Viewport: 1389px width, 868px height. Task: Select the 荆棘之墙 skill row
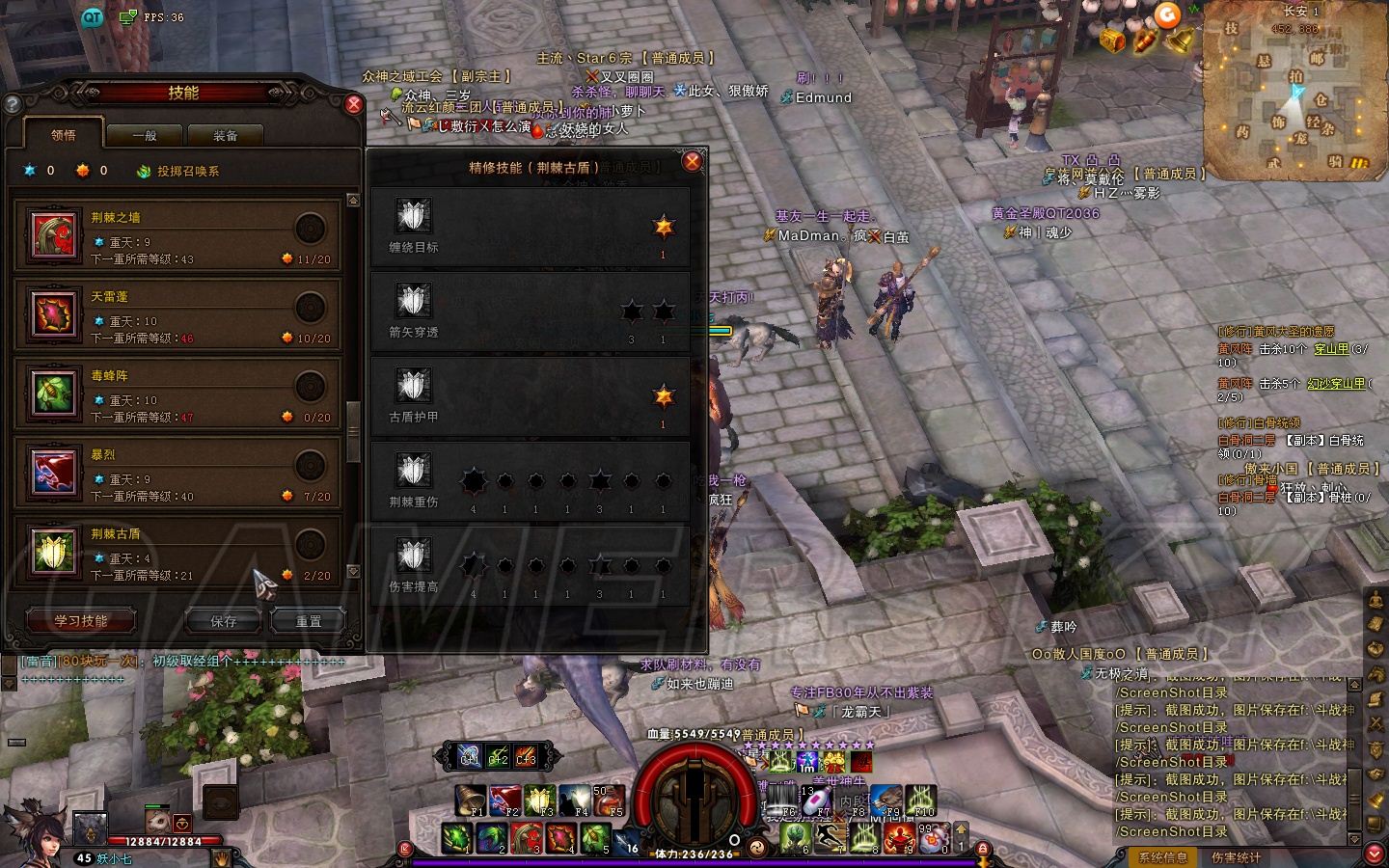click(x=178, y=236)
